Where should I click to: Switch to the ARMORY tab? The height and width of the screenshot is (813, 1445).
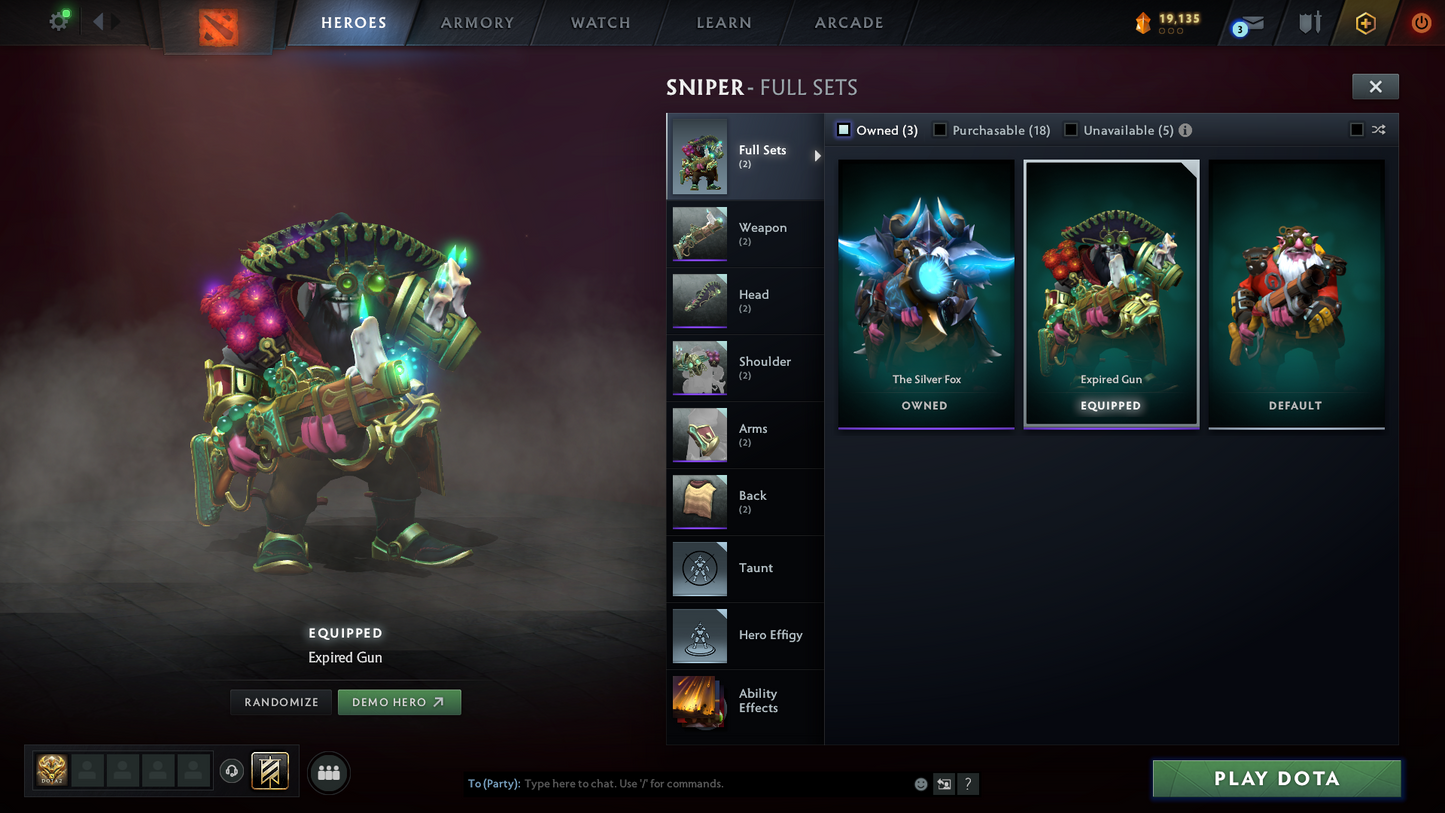coord(477,22)
